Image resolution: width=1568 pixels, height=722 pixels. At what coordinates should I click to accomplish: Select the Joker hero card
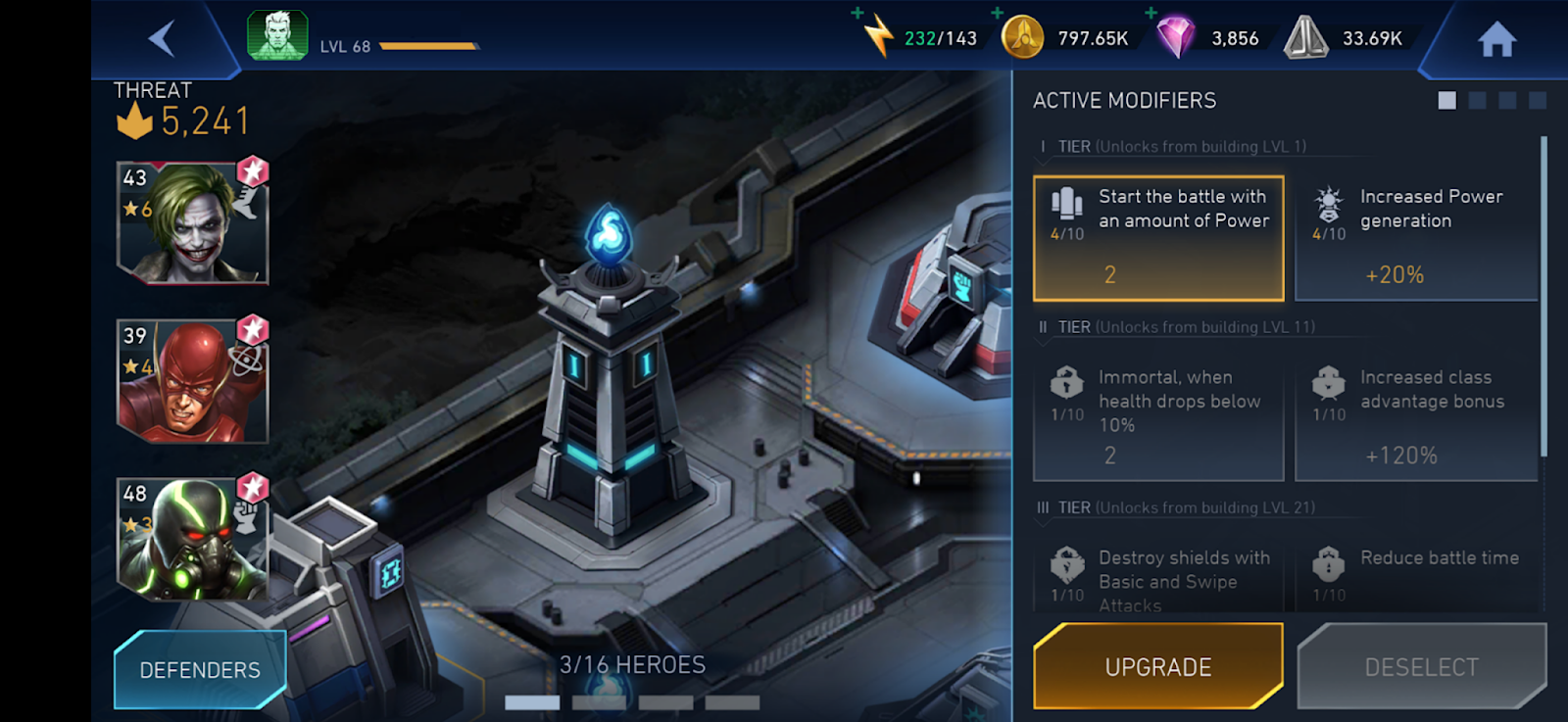[193, 223]
